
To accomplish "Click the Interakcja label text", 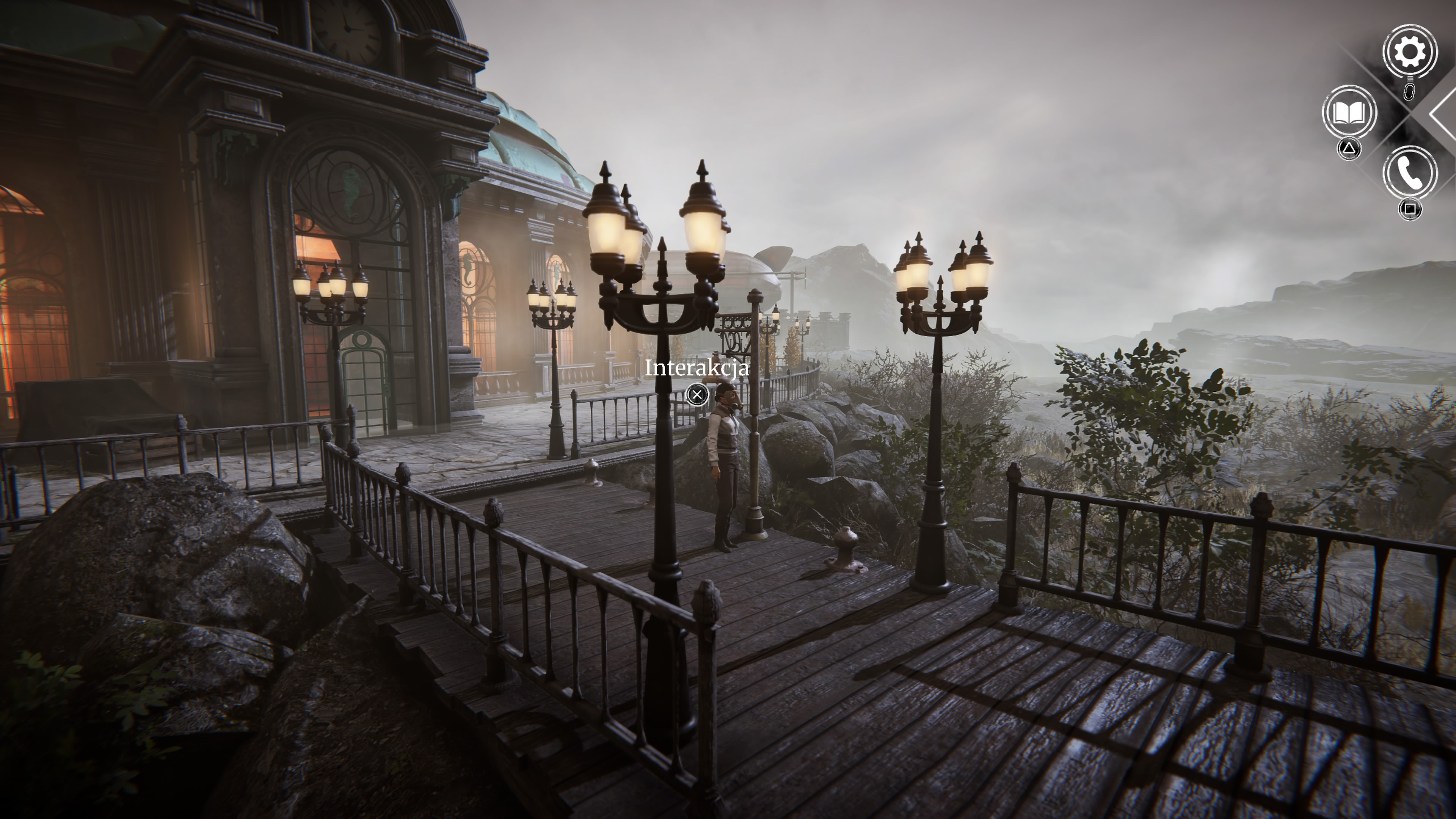I will (698, 369).
